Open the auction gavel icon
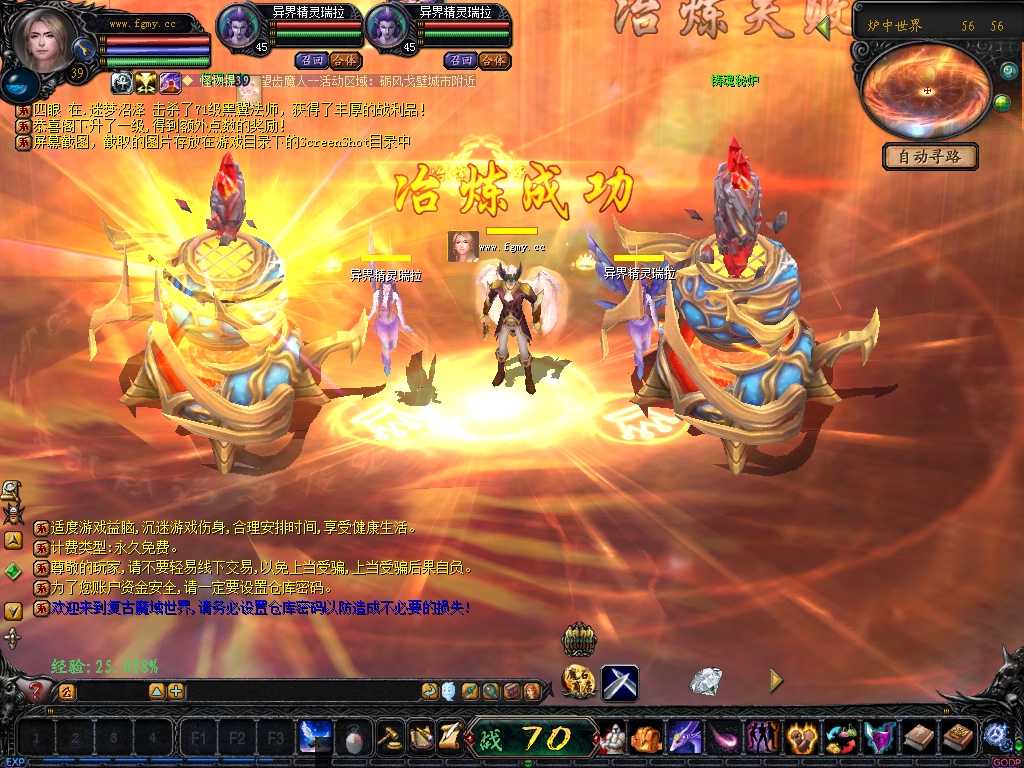 [389, 738]
